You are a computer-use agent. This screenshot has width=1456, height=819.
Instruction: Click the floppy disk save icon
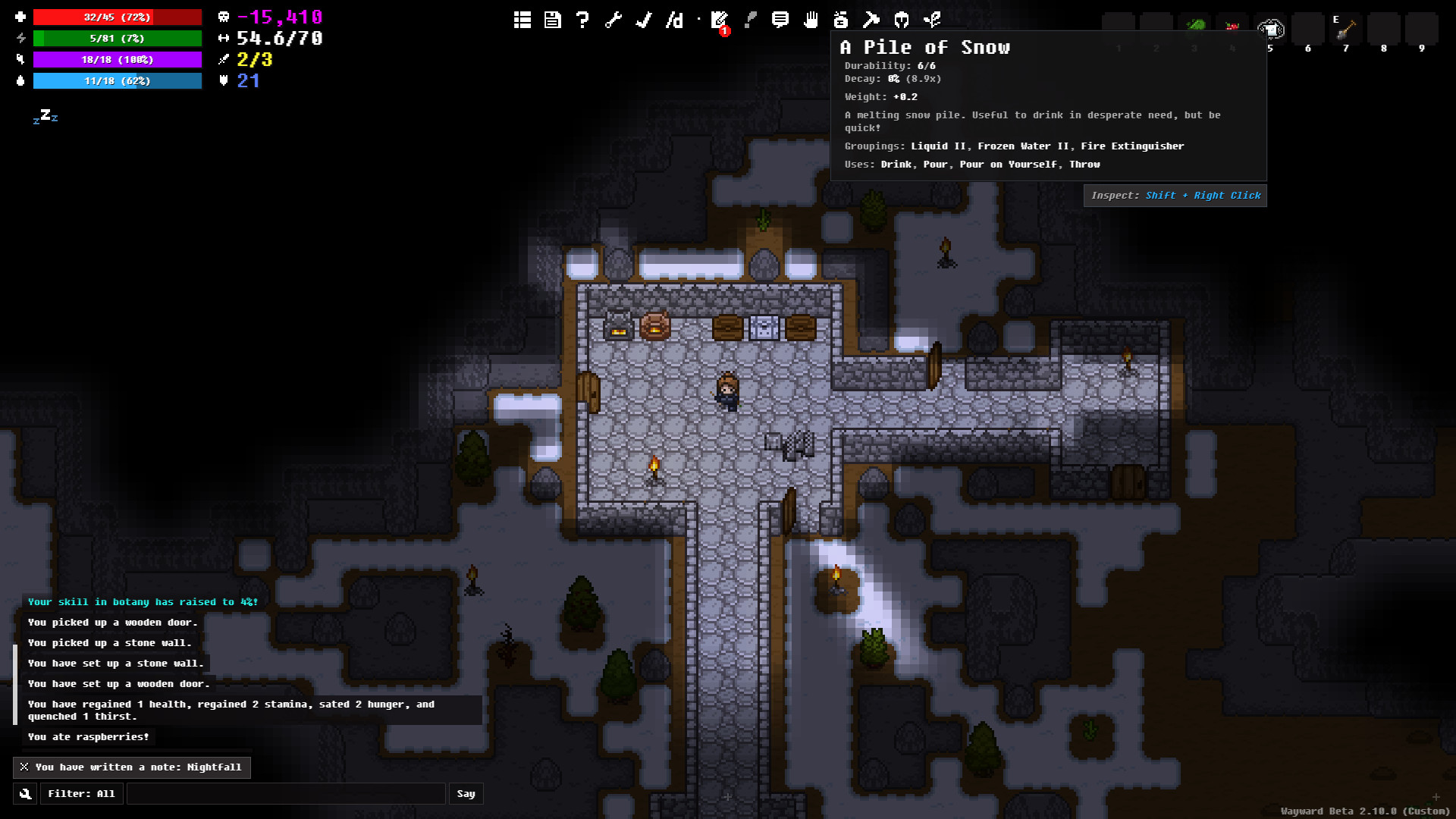pos(553,20)
